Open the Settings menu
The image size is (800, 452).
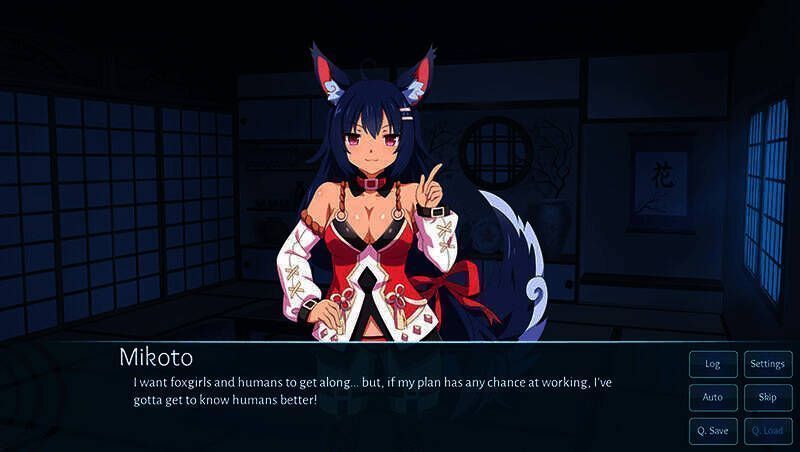[x=768, y=364]
